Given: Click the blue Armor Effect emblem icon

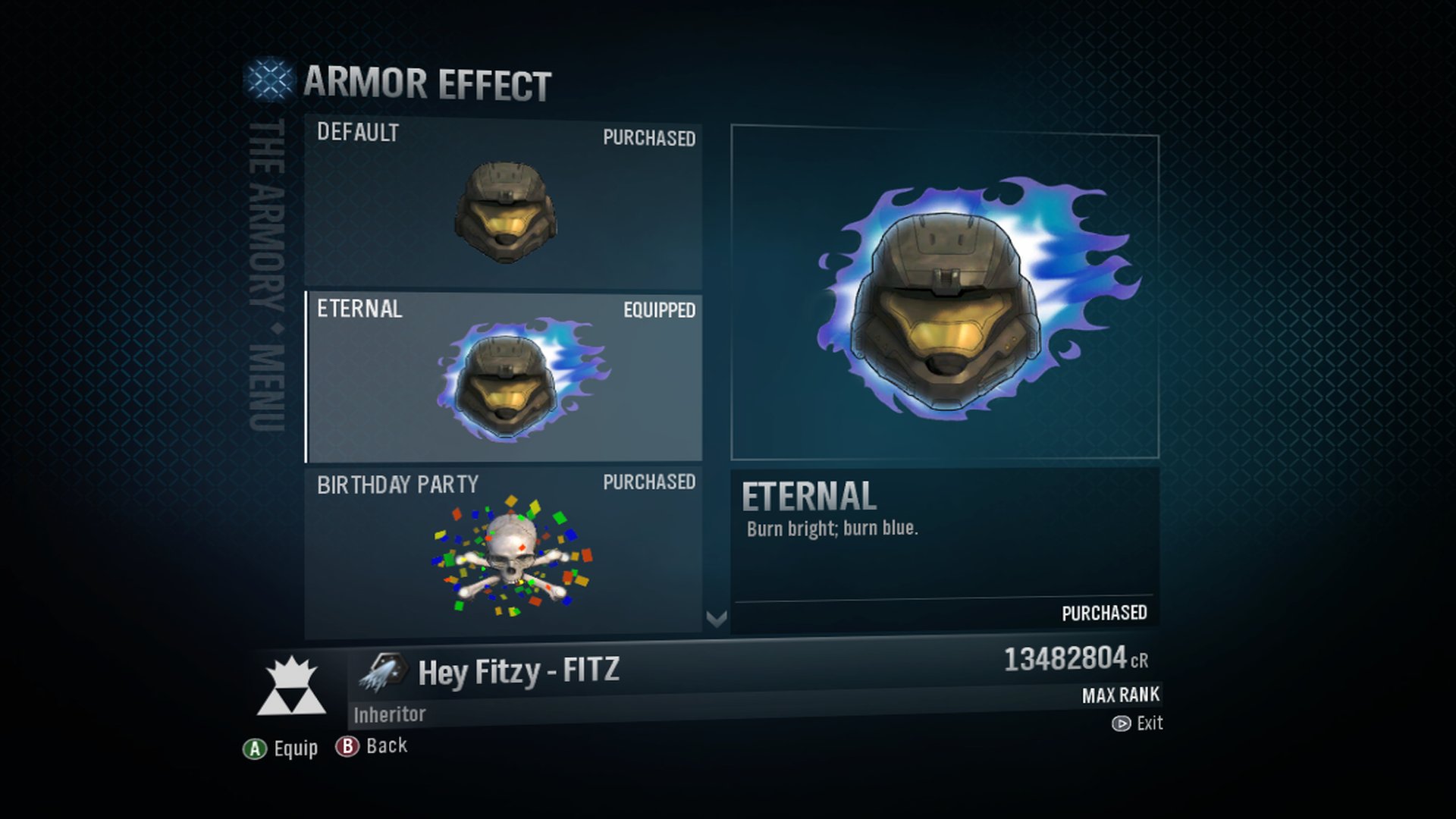Looking at the screenshot, I should tap(269, 82).
